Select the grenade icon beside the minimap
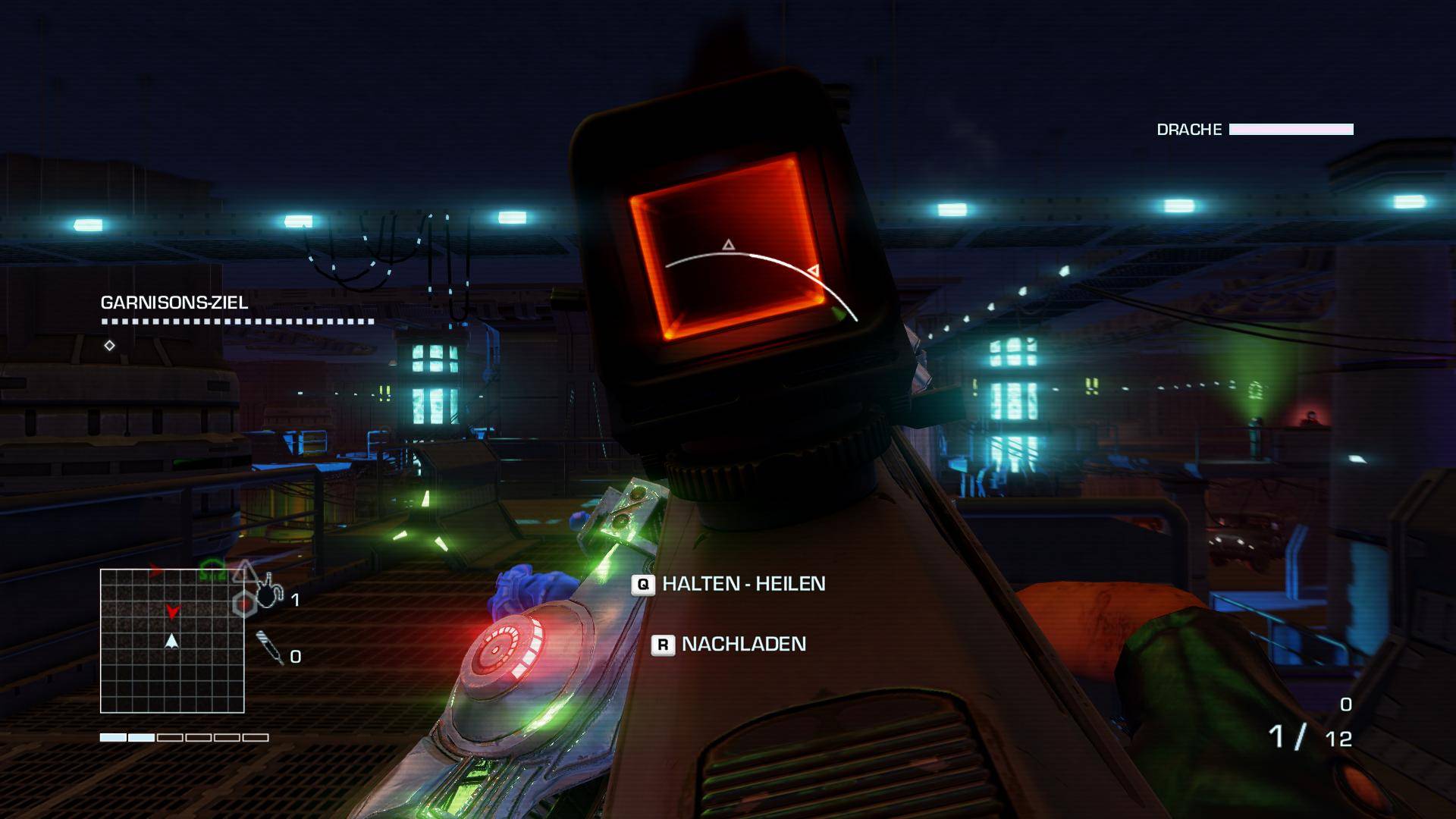This screenshot has height=819, width=1456. (267, 591)
